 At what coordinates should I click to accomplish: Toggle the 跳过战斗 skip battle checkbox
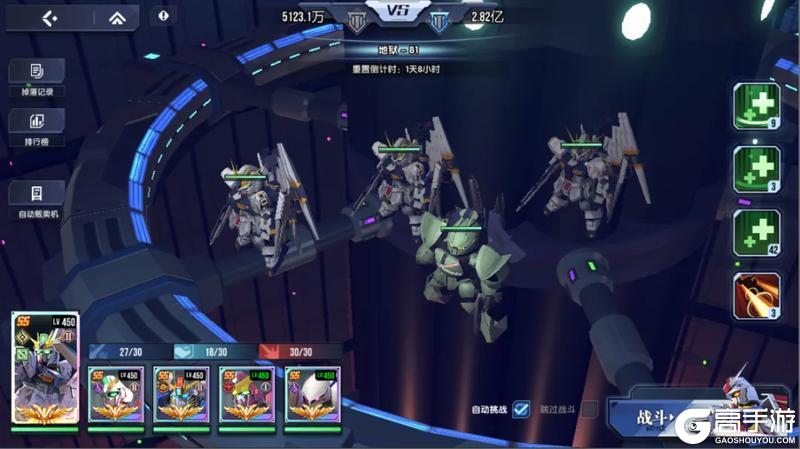pos(590,408)
